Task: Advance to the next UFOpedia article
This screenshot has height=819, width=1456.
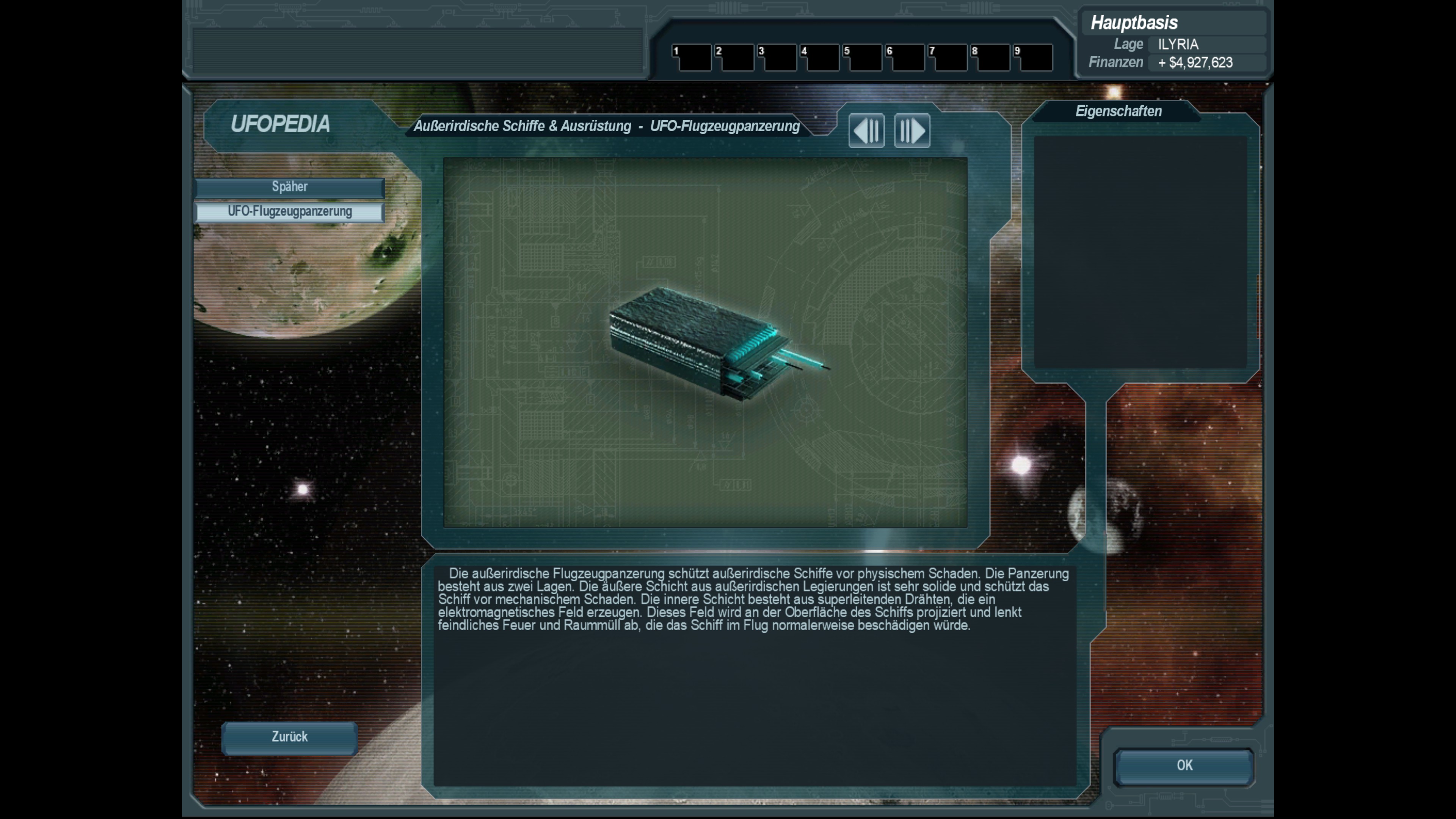Action: click(x=912, y=131)
